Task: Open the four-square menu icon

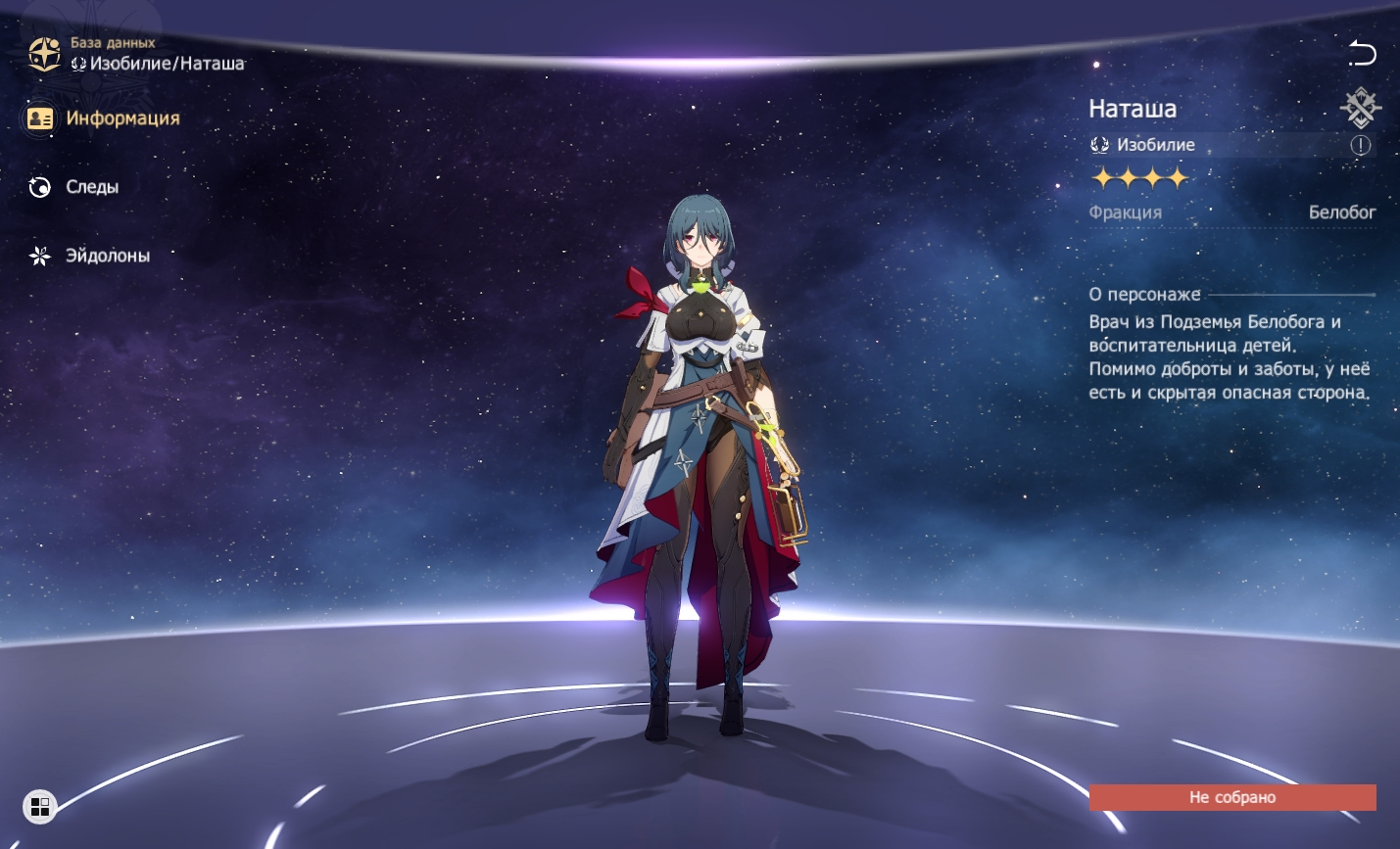Action: click(40, 807)
